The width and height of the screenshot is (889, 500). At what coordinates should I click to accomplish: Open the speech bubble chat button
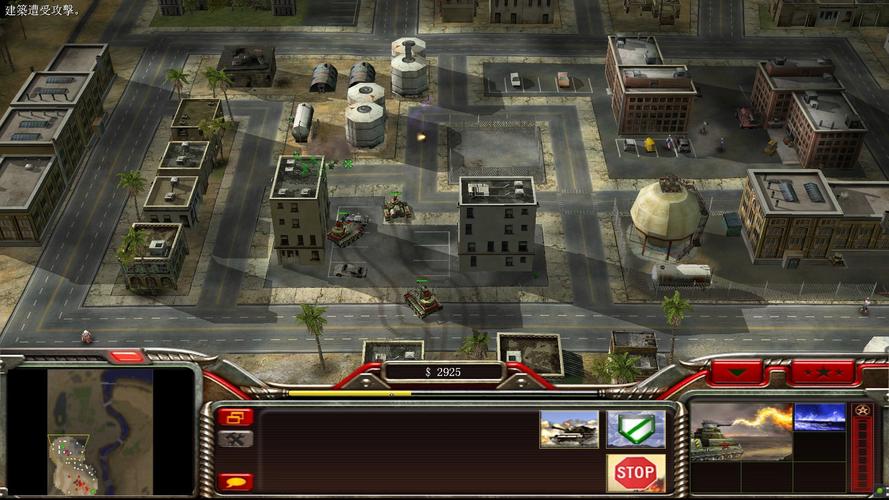click(235, 482)
